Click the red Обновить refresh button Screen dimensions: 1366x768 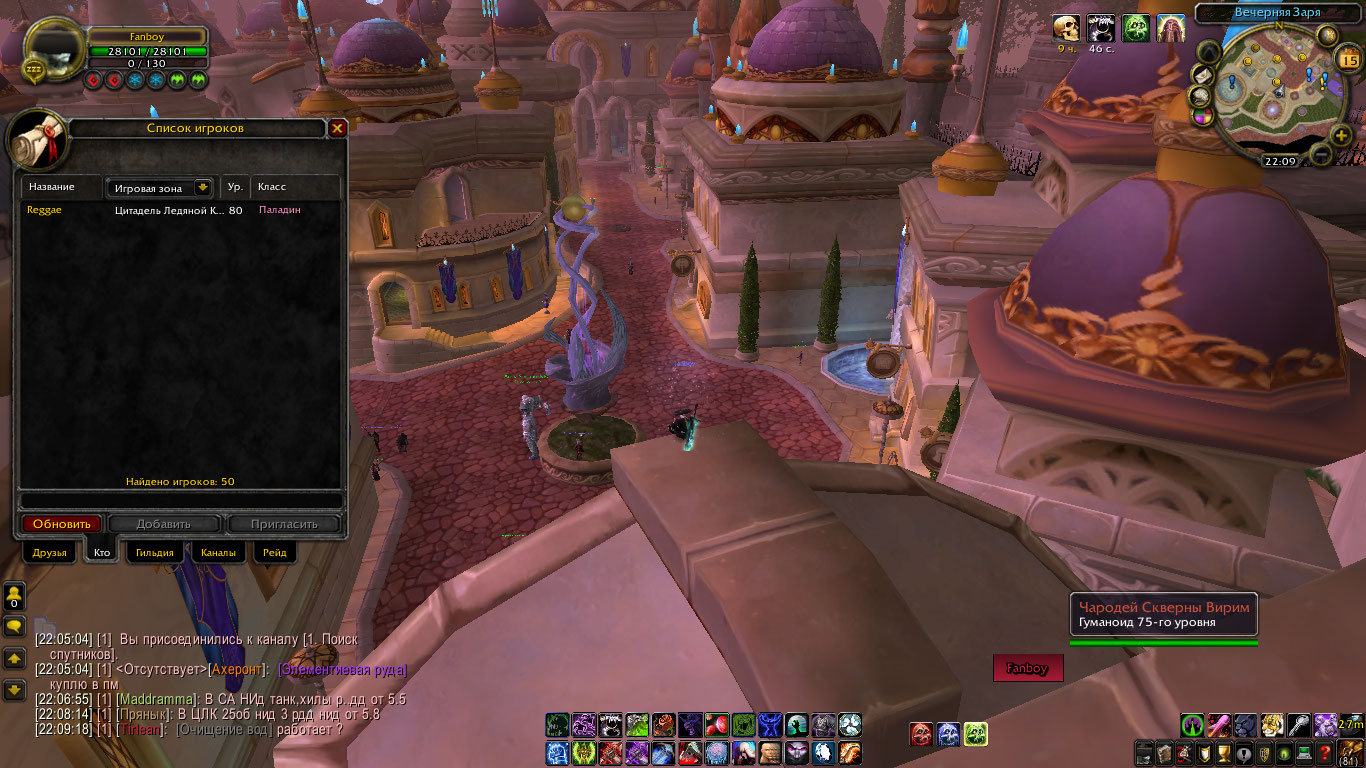click(62, 524)
